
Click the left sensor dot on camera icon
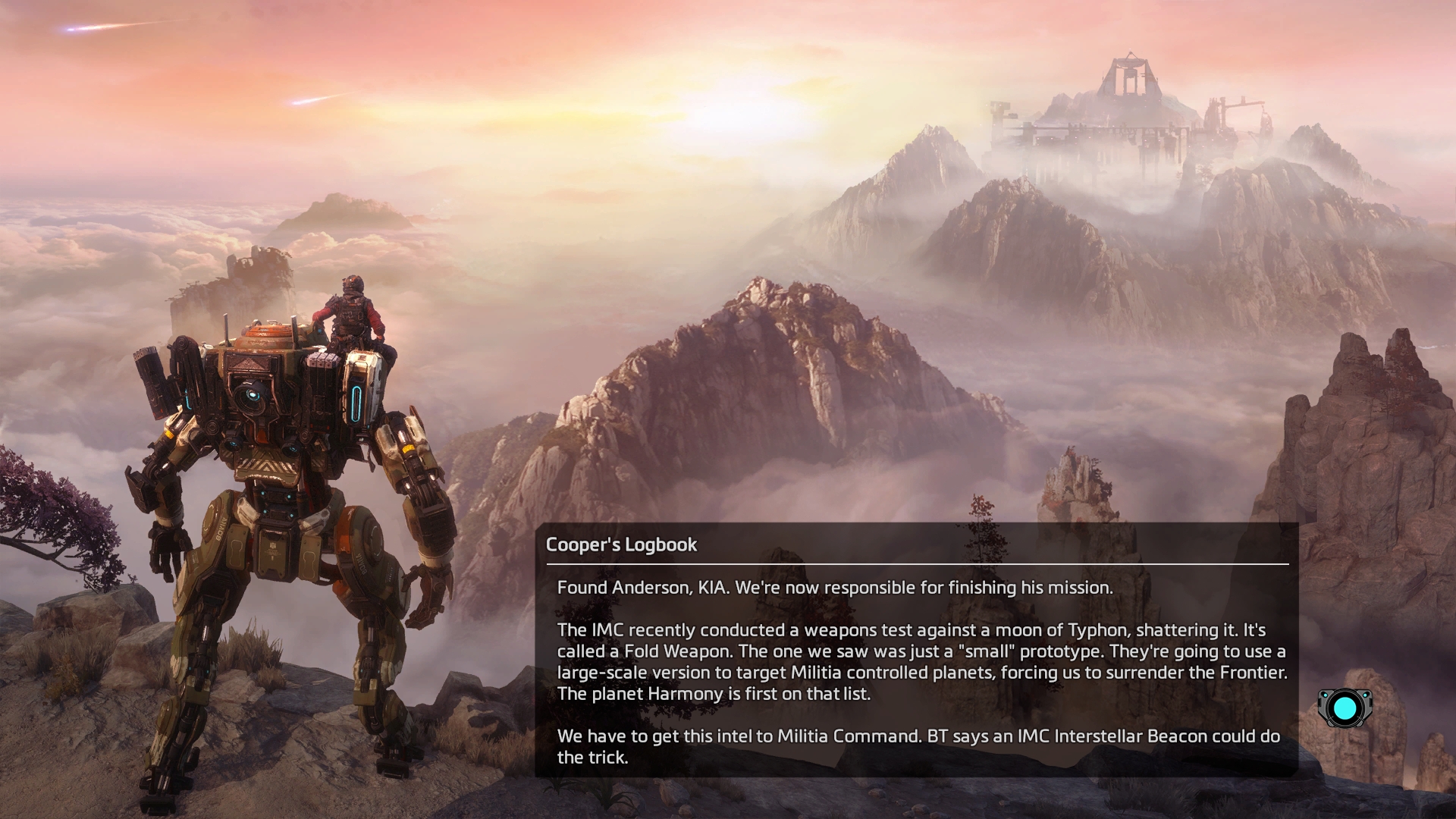[x=1326, y=695]
